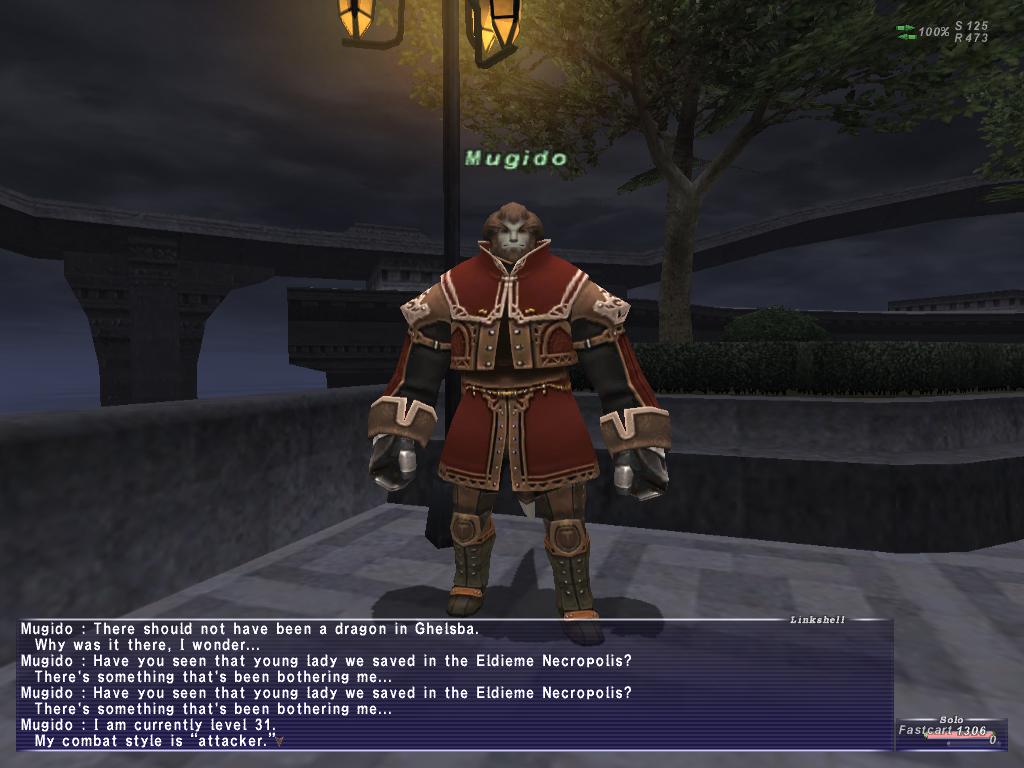Select Fastcart in the Solo party list
The width and height of the screenshot is (1024, 768).
926,730
